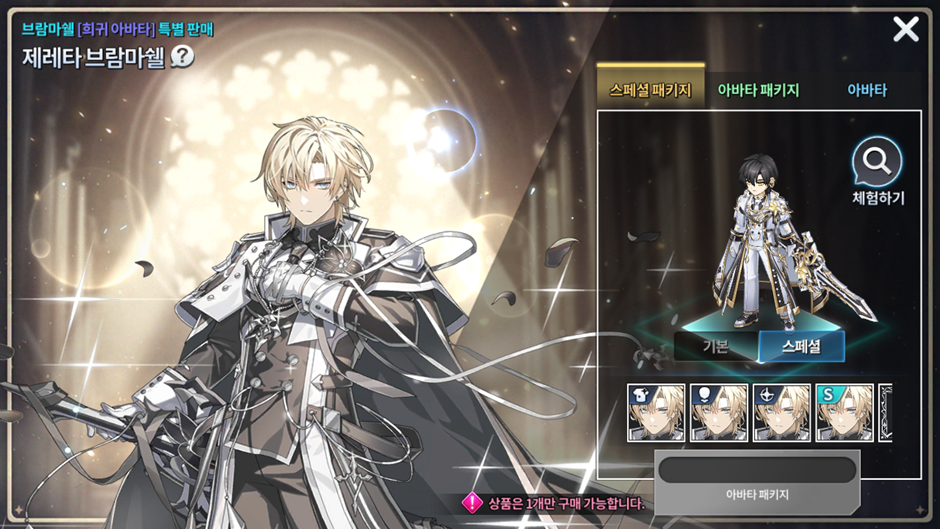The image size is (940, 529).
Task: Select the 아바타 tab
Action: click(867, 90)
